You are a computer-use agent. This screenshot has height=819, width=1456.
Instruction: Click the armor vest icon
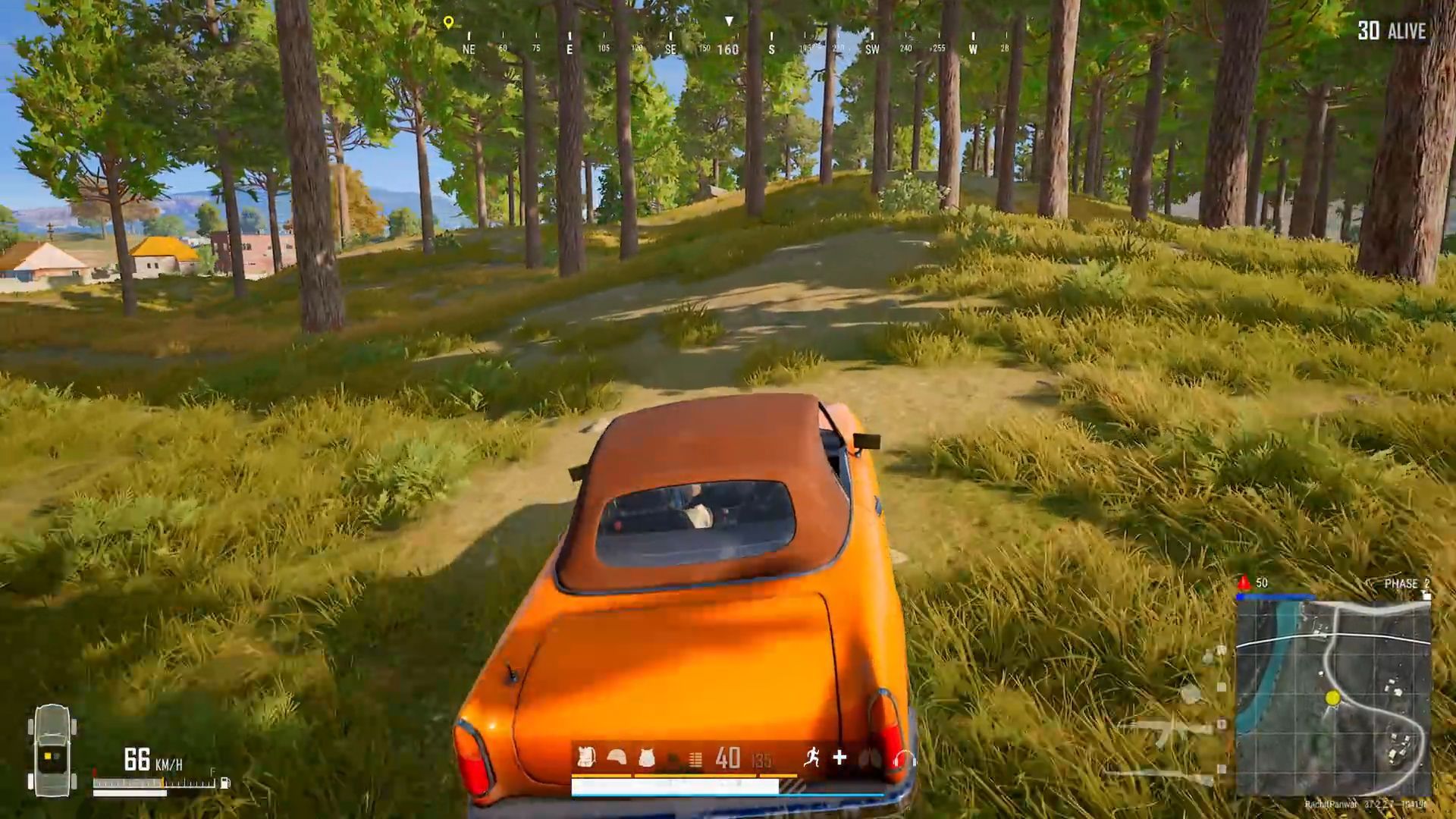pos(646,758)
